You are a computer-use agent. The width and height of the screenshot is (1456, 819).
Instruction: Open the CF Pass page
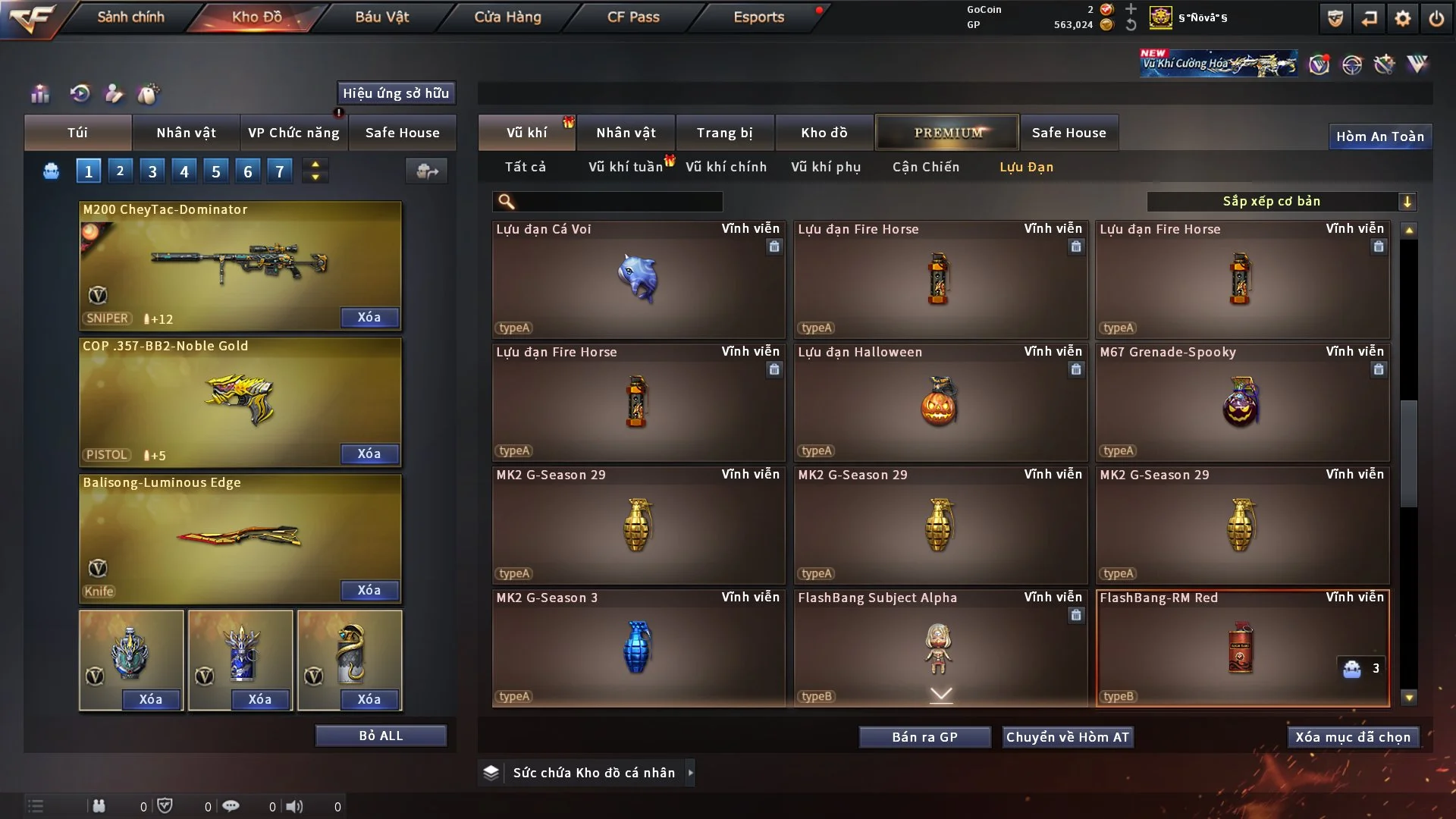(x=633, y=17)
